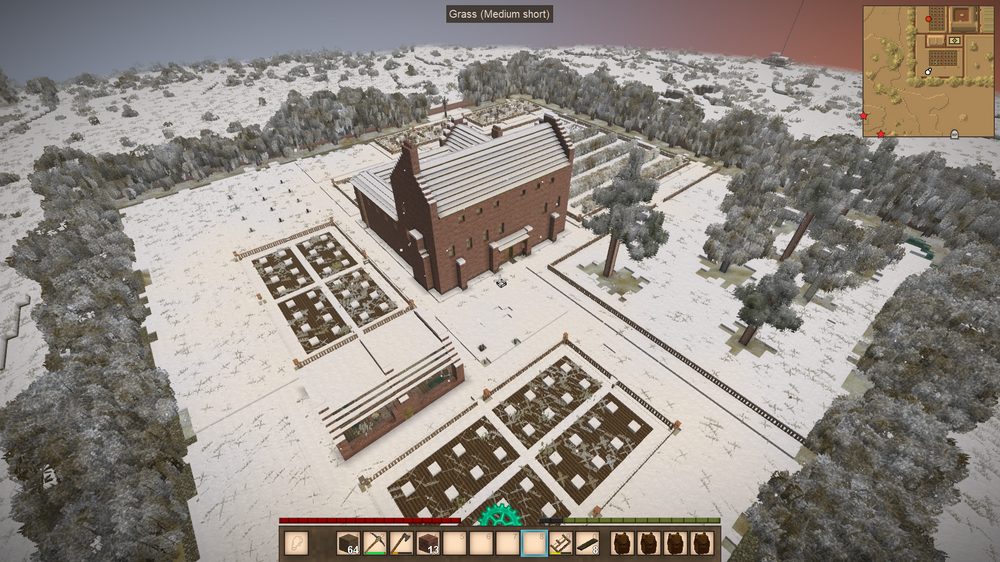1000x562 pixels.
Task: Select the gravestone marker on the minimap
Action: coord(953,133)
